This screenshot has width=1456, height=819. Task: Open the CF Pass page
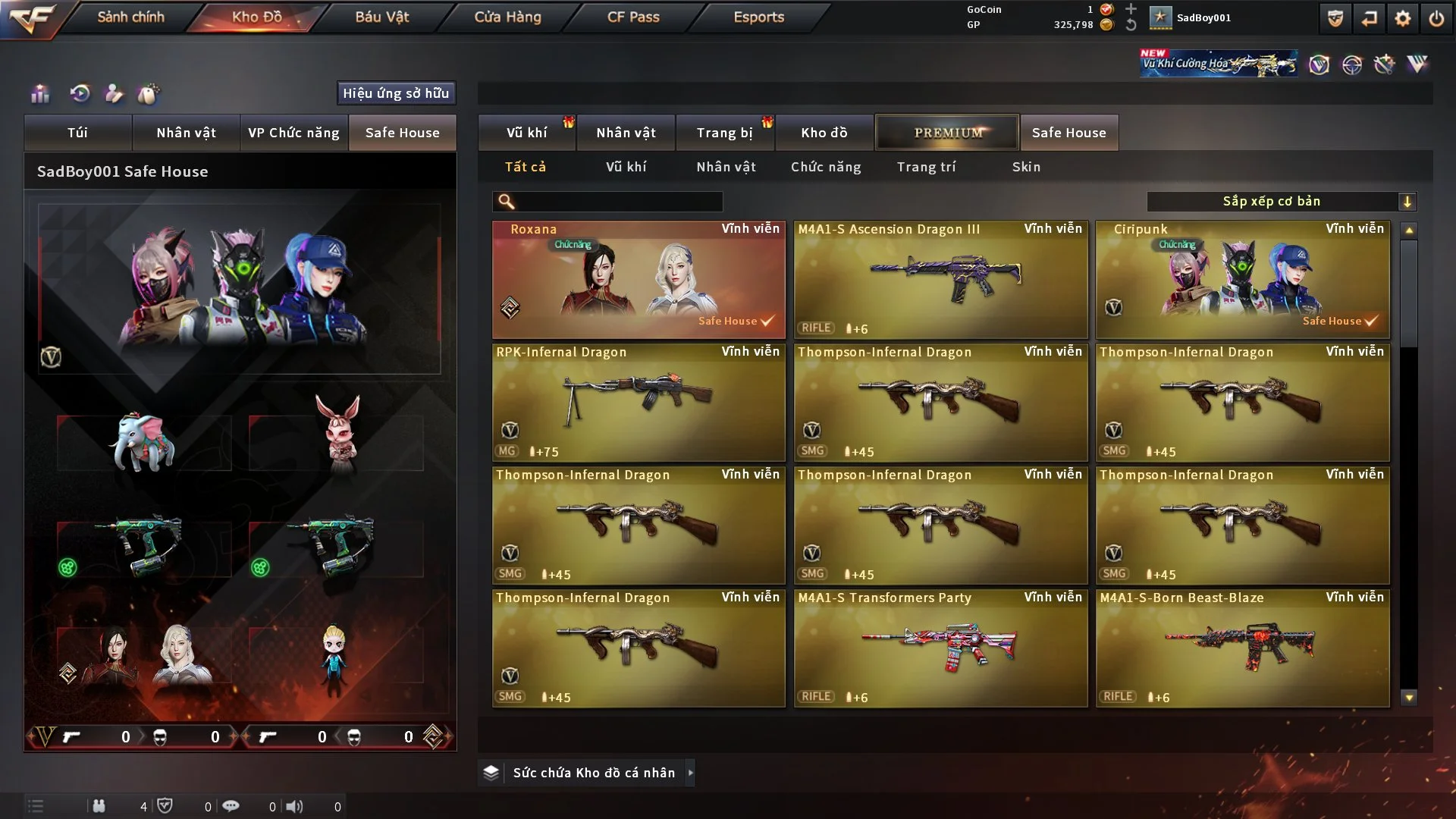633,17
